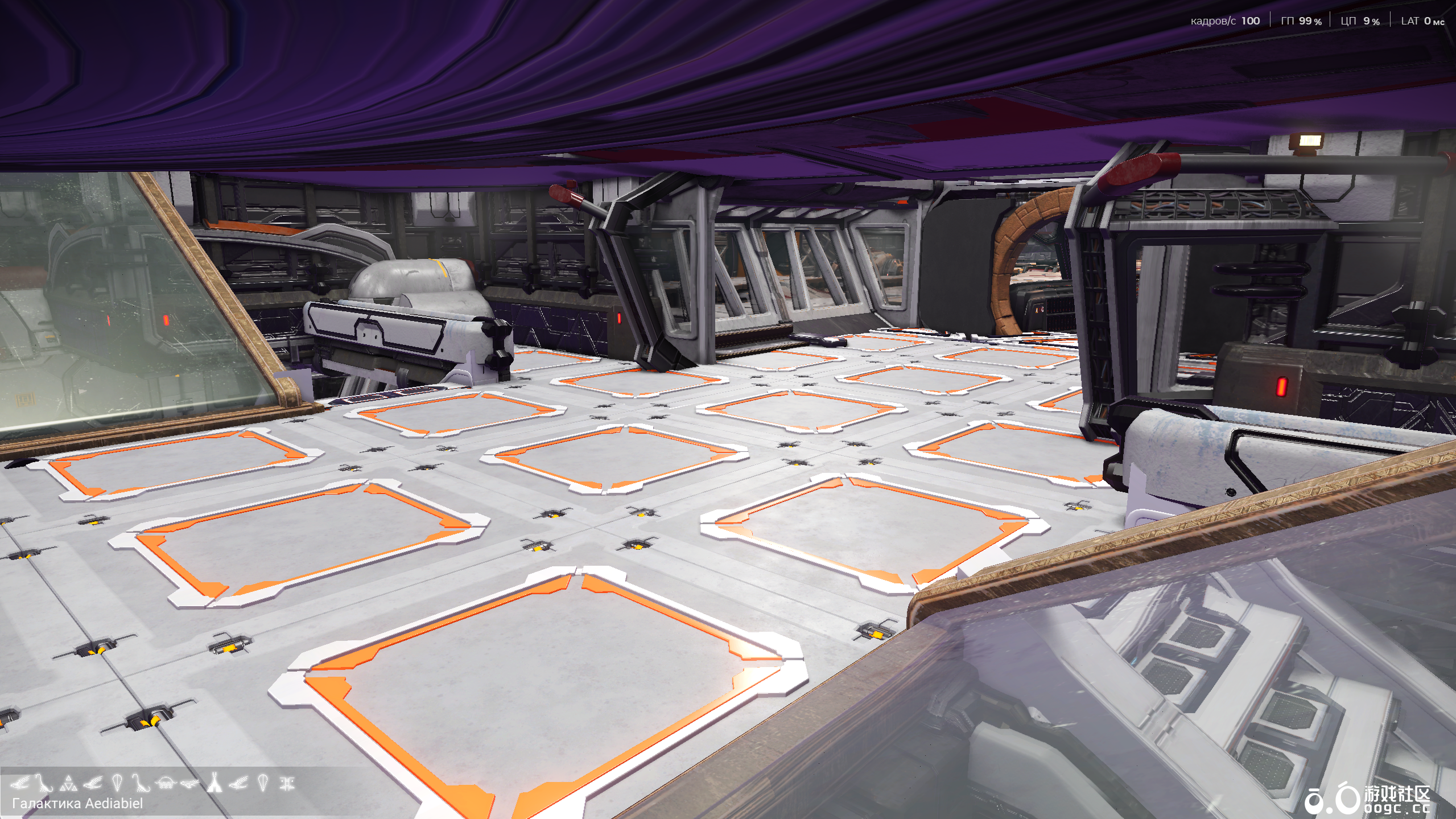This screenshot has height=819, width=1456.
Task: Click the boat-shaped portal glyph
Action: click(x=141, y=783)
